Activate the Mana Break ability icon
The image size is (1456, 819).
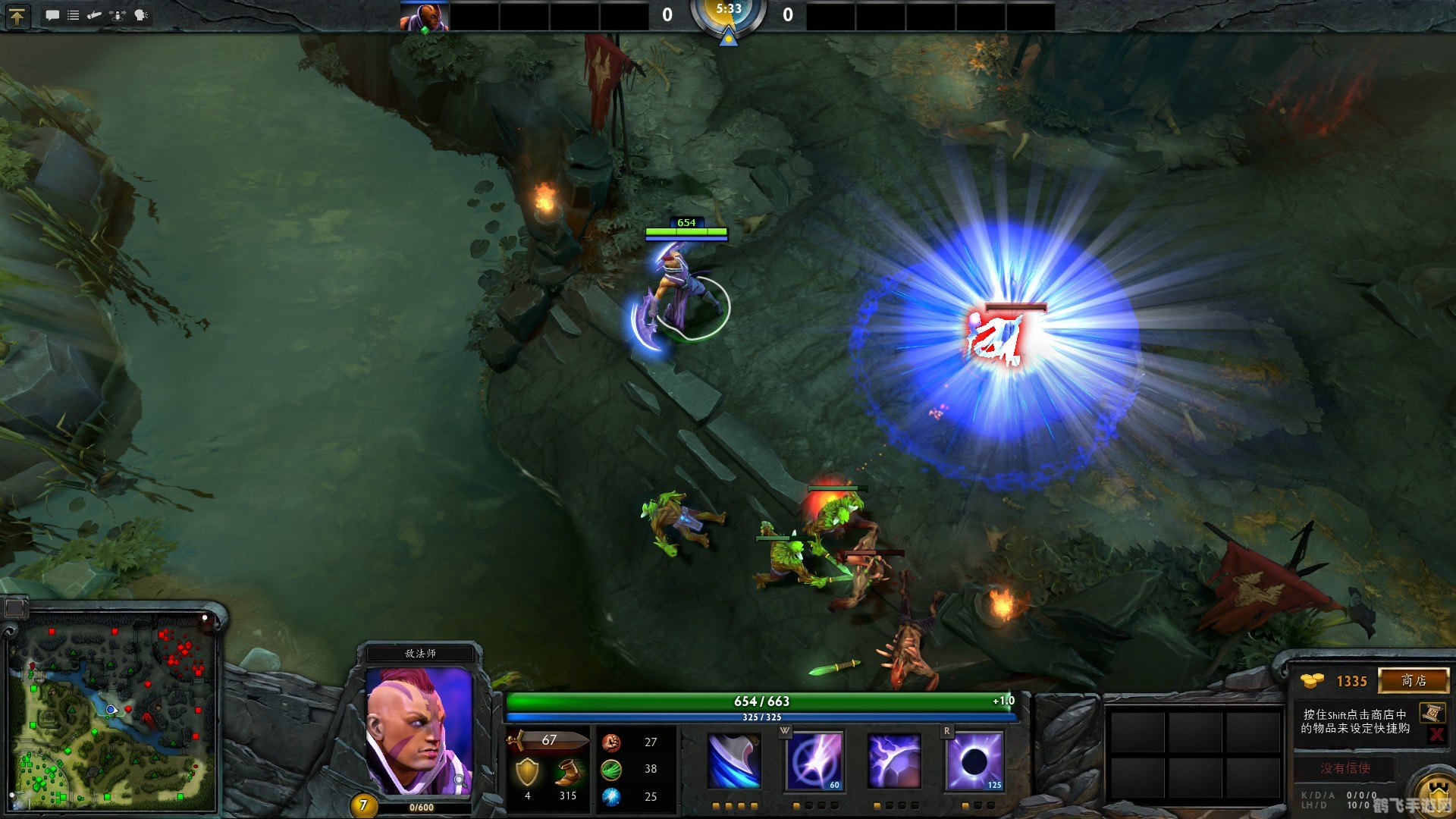click(x=733, y=761)
